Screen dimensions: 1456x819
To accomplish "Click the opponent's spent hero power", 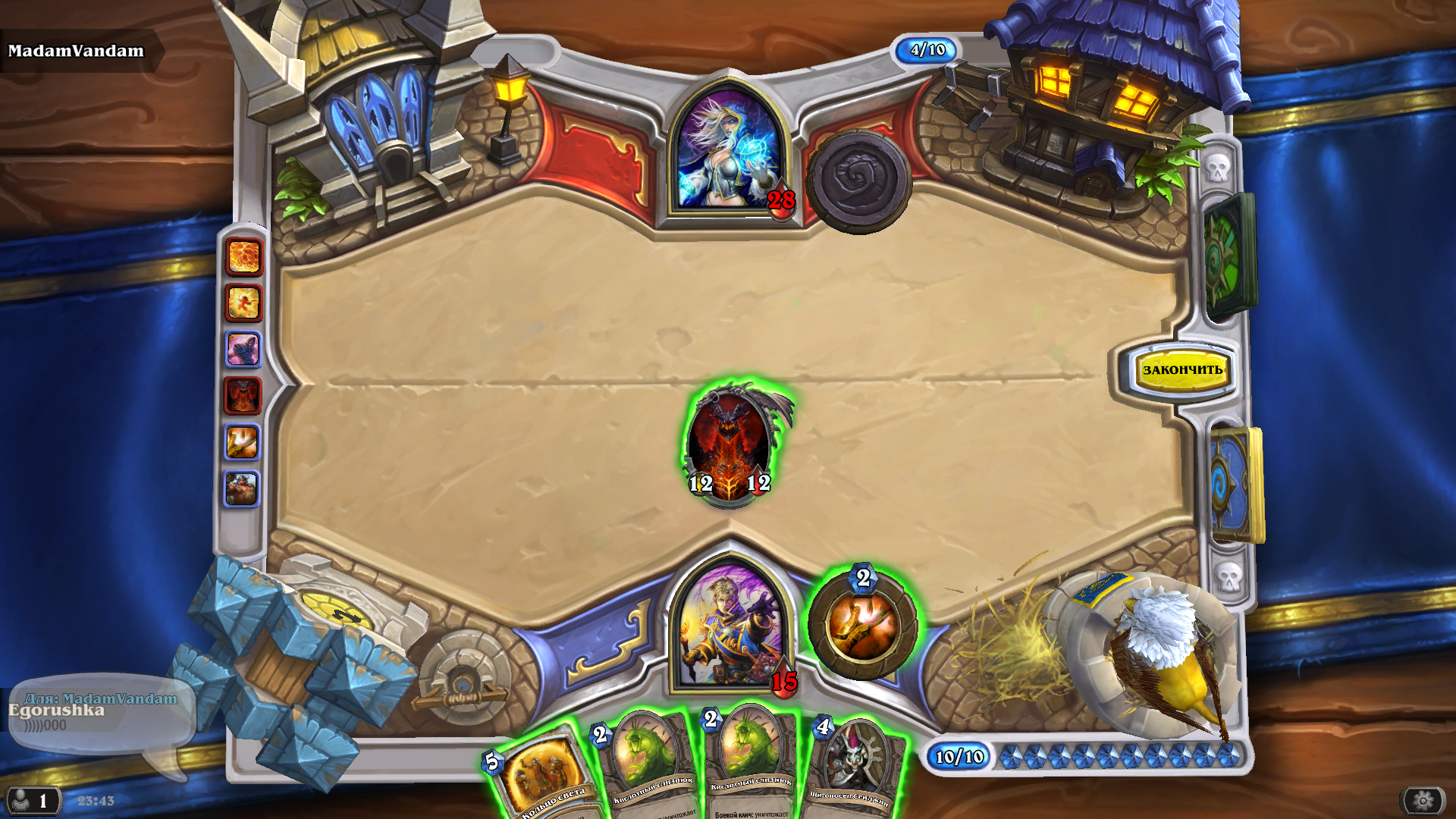I will click(x=858, y=180).
